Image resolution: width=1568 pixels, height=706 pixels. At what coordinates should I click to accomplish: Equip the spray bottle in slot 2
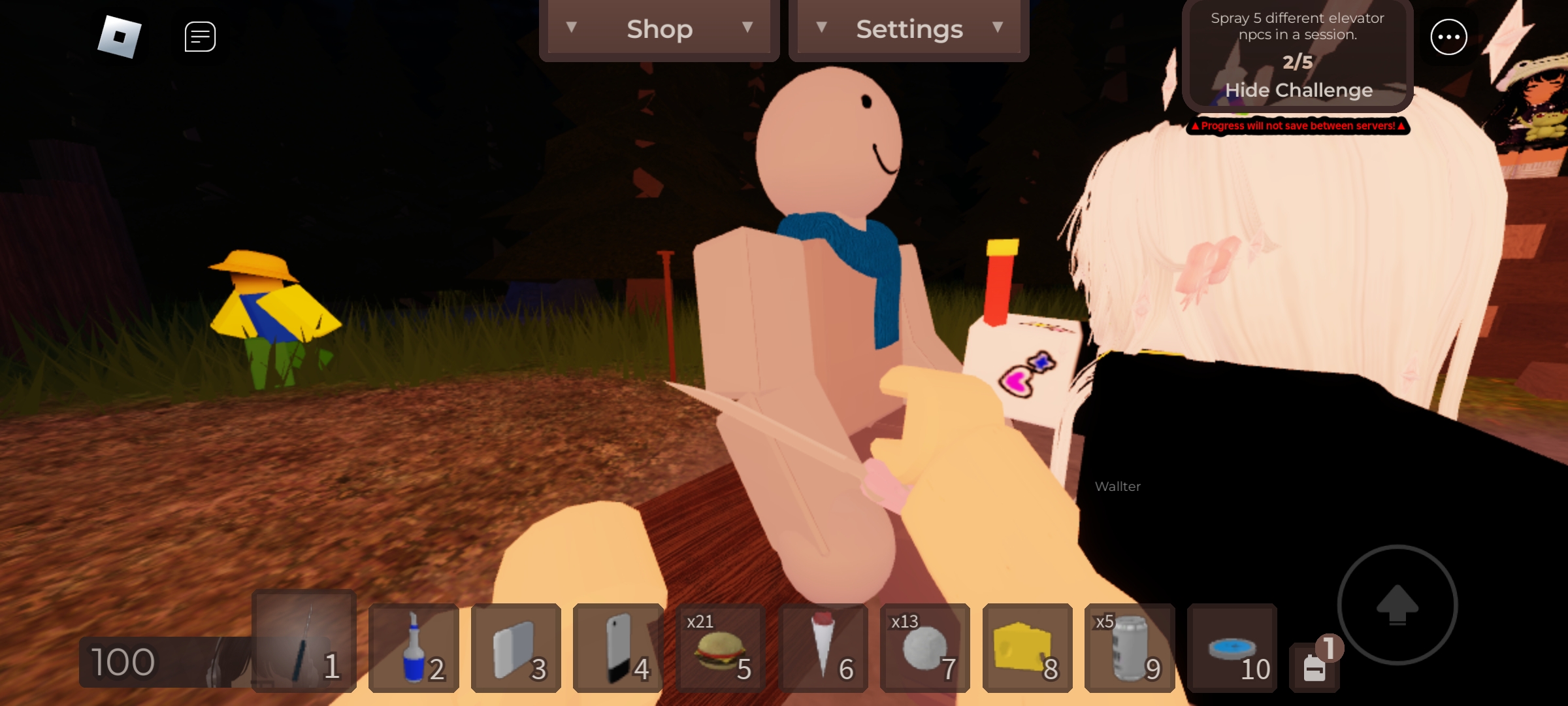(414, 648)
